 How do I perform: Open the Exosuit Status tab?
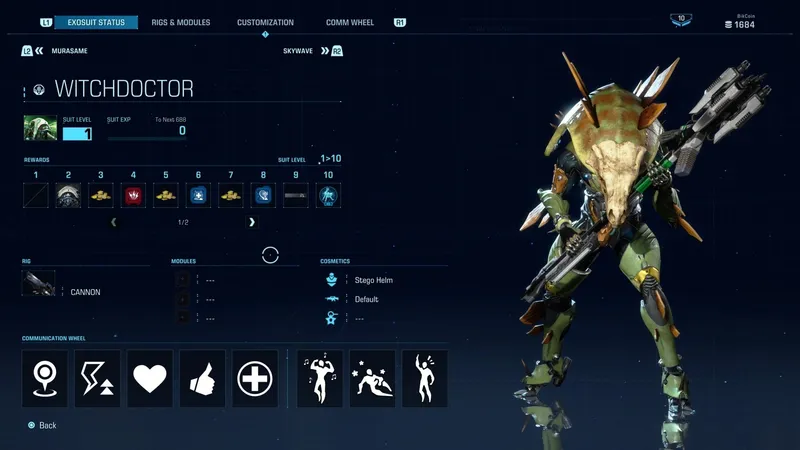[x=95, y=22]
